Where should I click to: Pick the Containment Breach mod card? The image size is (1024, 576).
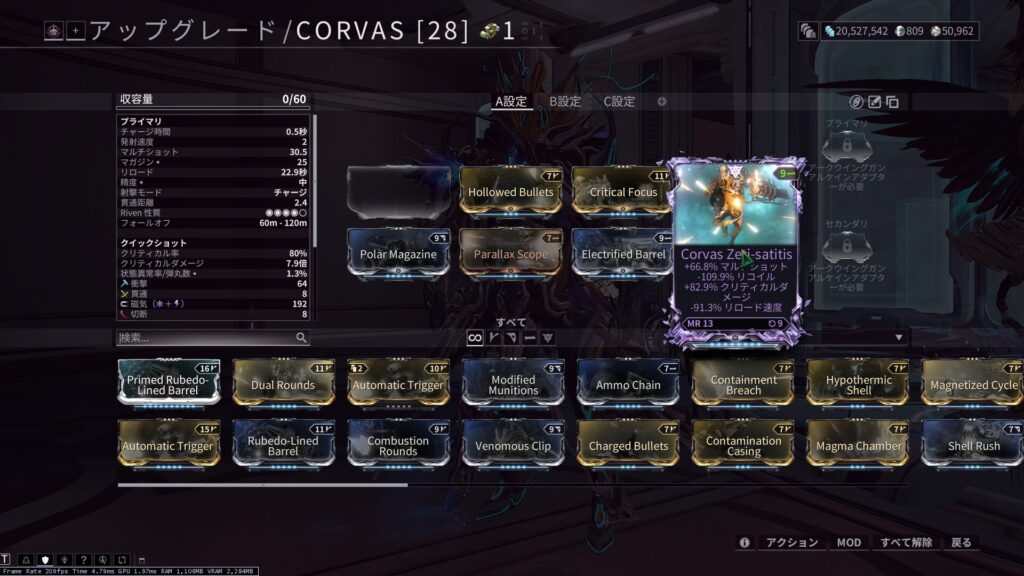tap(743, 385)
